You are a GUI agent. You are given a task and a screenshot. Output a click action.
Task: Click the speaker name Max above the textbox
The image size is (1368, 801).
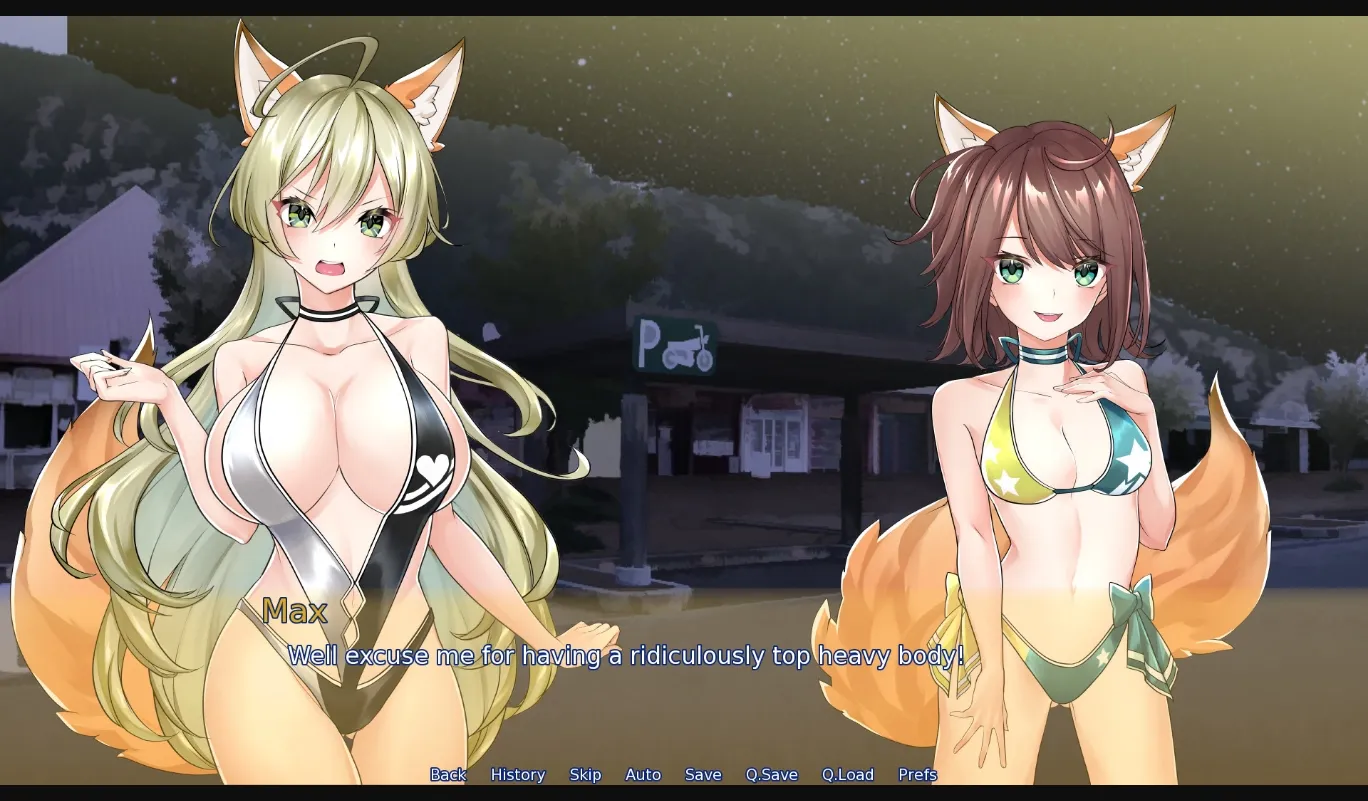coord(295,611)
